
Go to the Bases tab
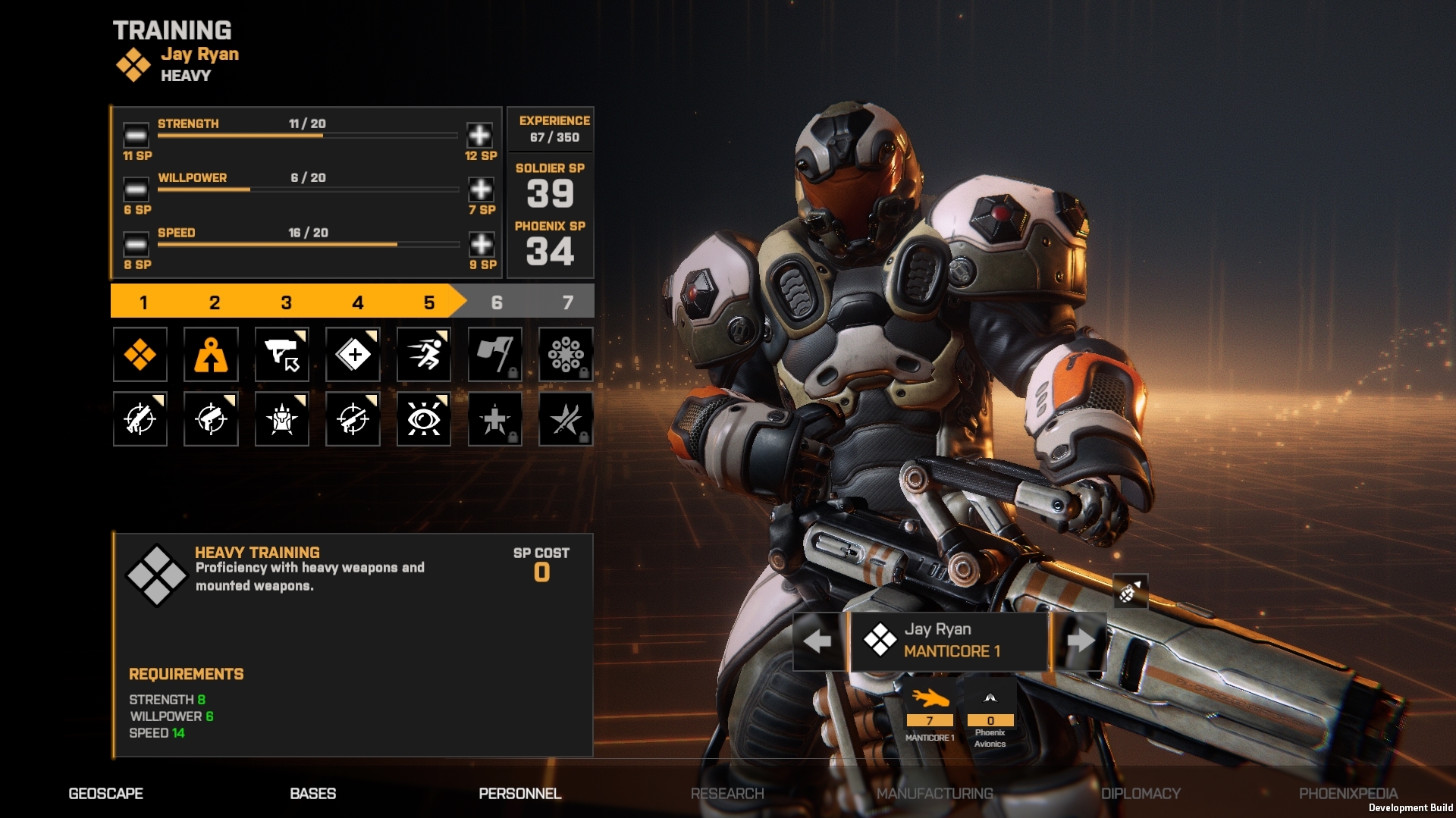point(312,794)
